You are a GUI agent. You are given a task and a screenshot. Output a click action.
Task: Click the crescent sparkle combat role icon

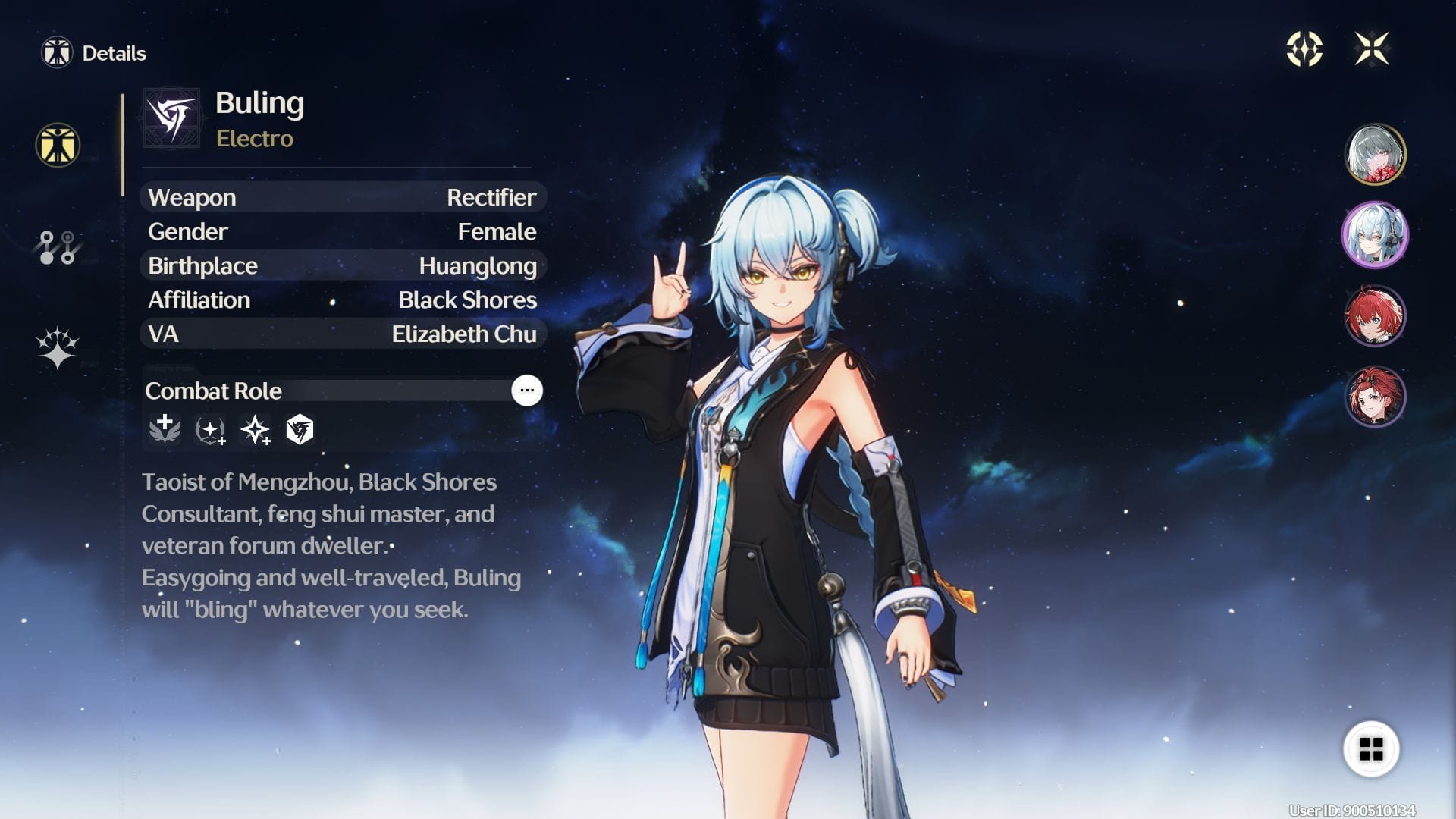click(210, 430)
